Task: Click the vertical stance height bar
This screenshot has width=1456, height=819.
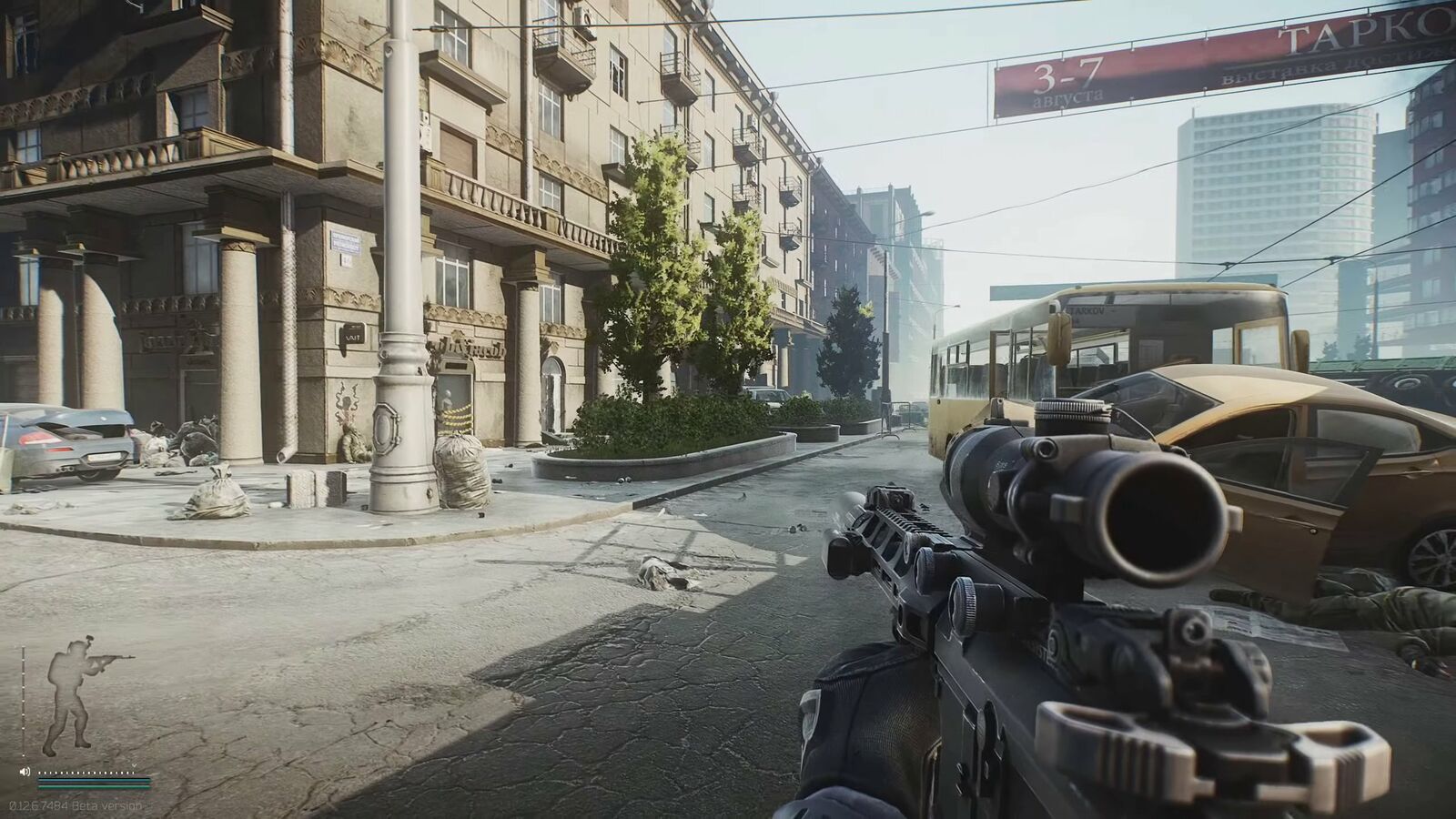Action: coord(23,701)
